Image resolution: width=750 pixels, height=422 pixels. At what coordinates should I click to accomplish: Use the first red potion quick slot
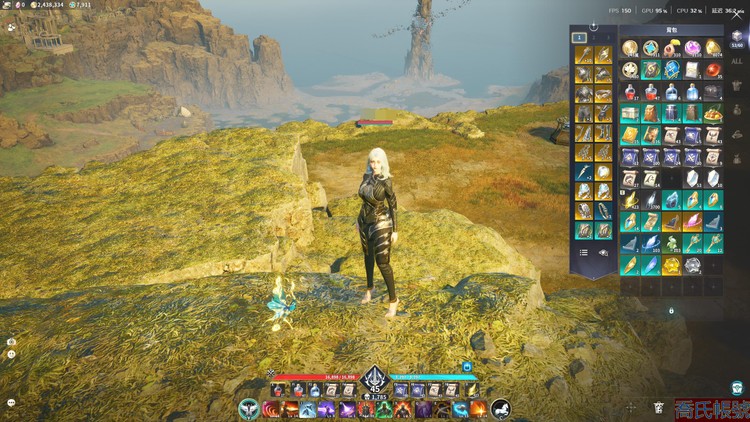[278, 390]
